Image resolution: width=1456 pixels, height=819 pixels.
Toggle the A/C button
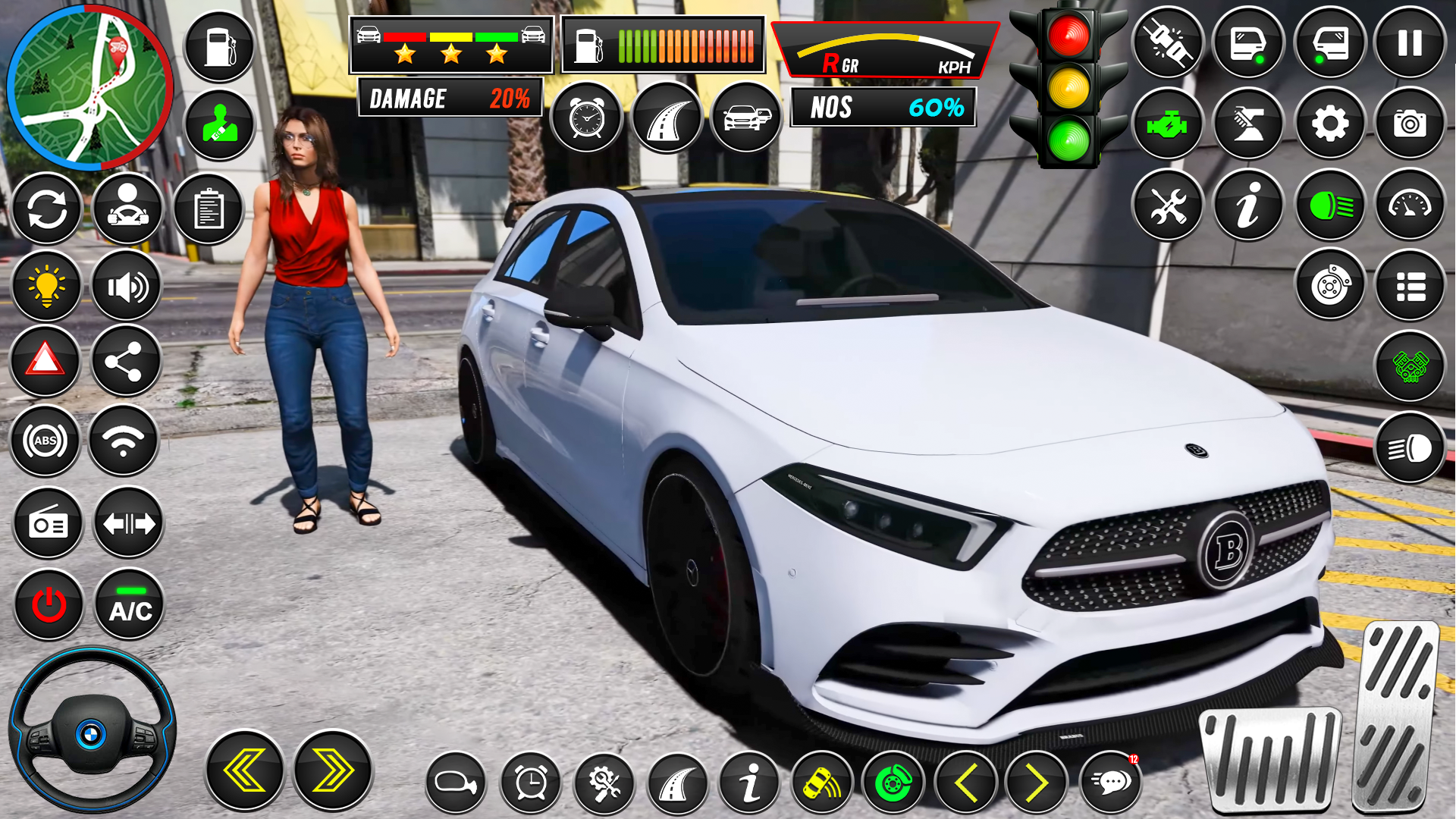coord(130,605)
